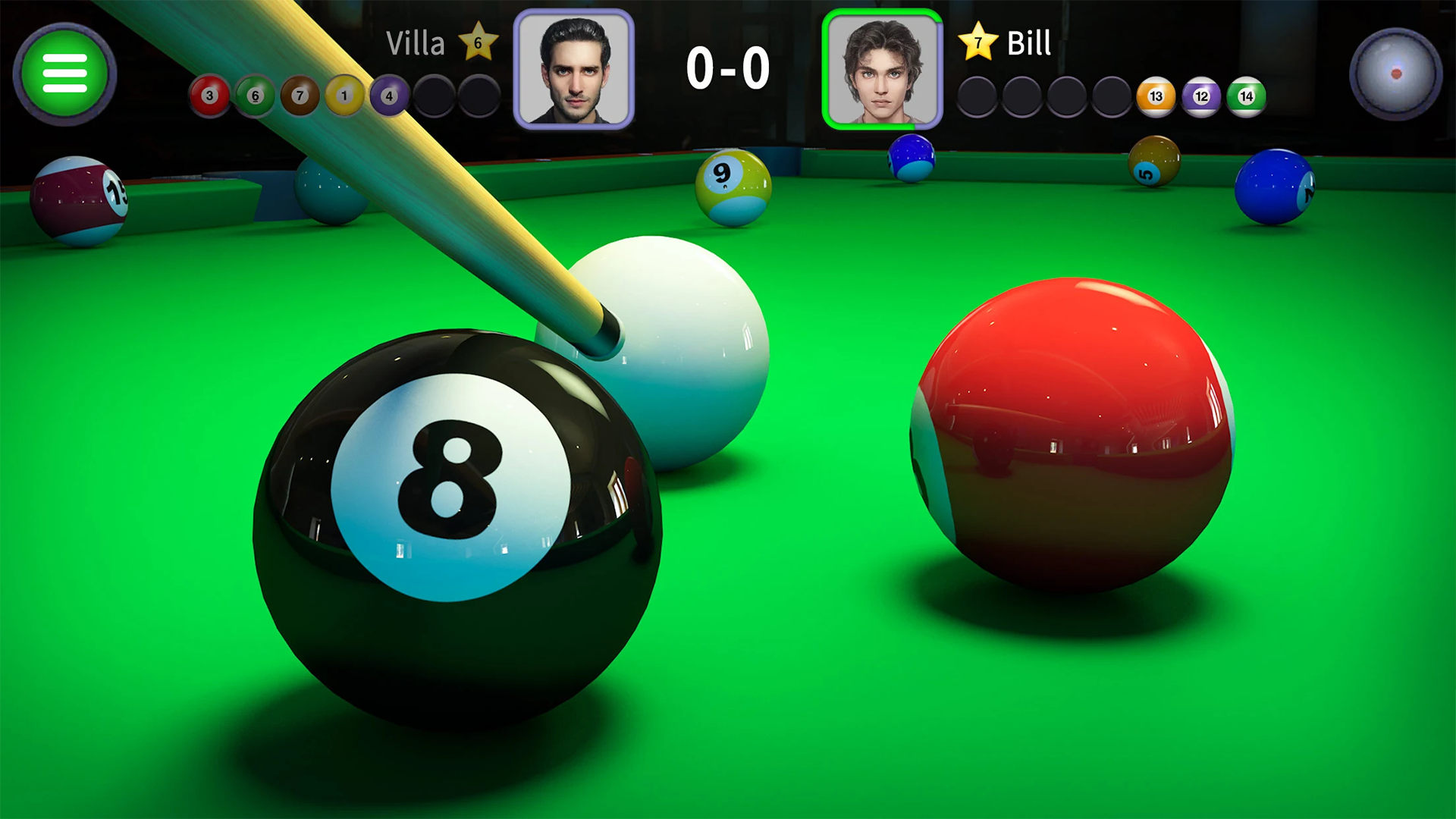Open Bill's player profile avatar
The width and height of the screenshot is (1456, 819).
pos(882,65)
